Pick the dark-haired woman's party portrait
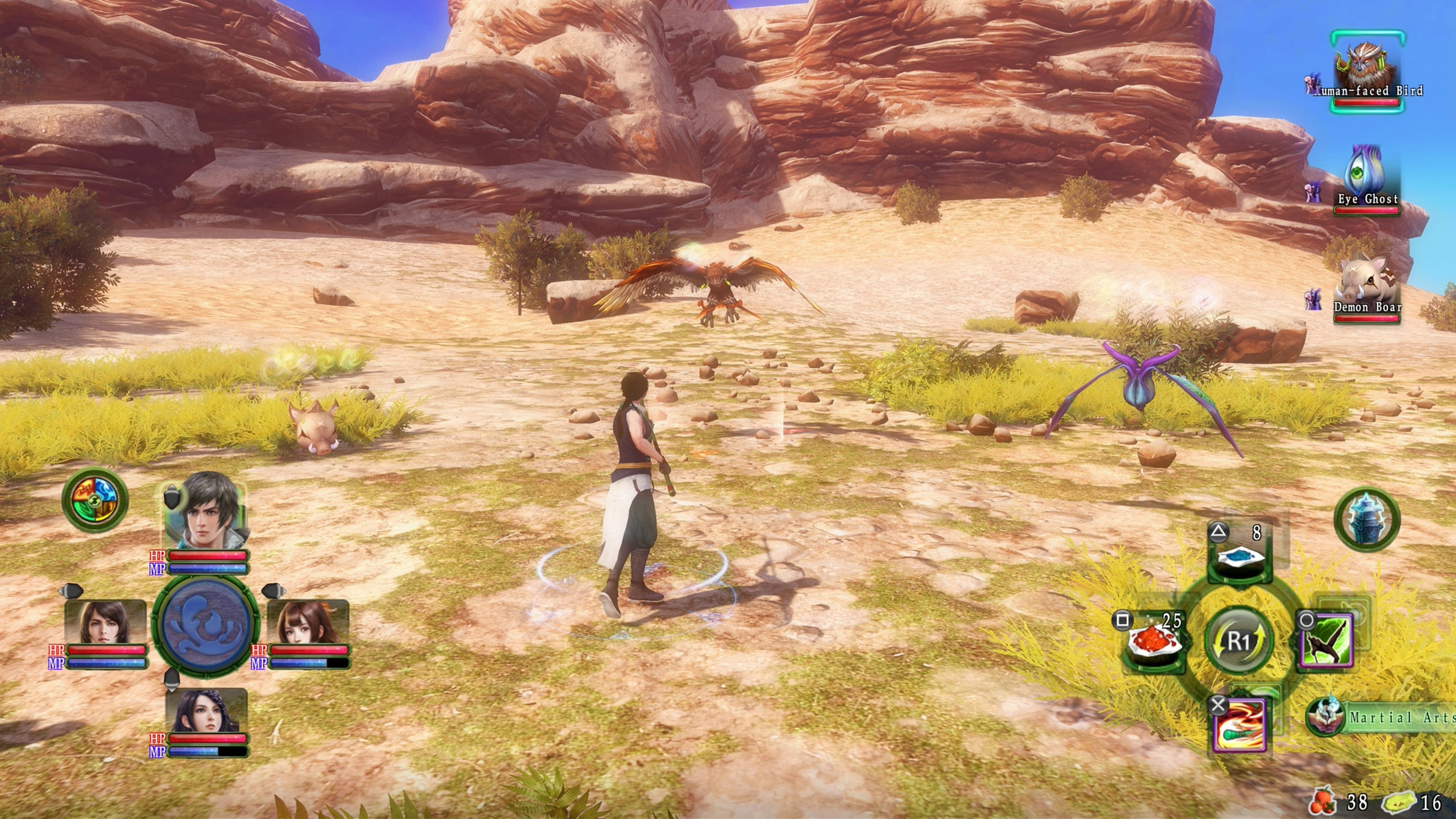 pos(206,711)
